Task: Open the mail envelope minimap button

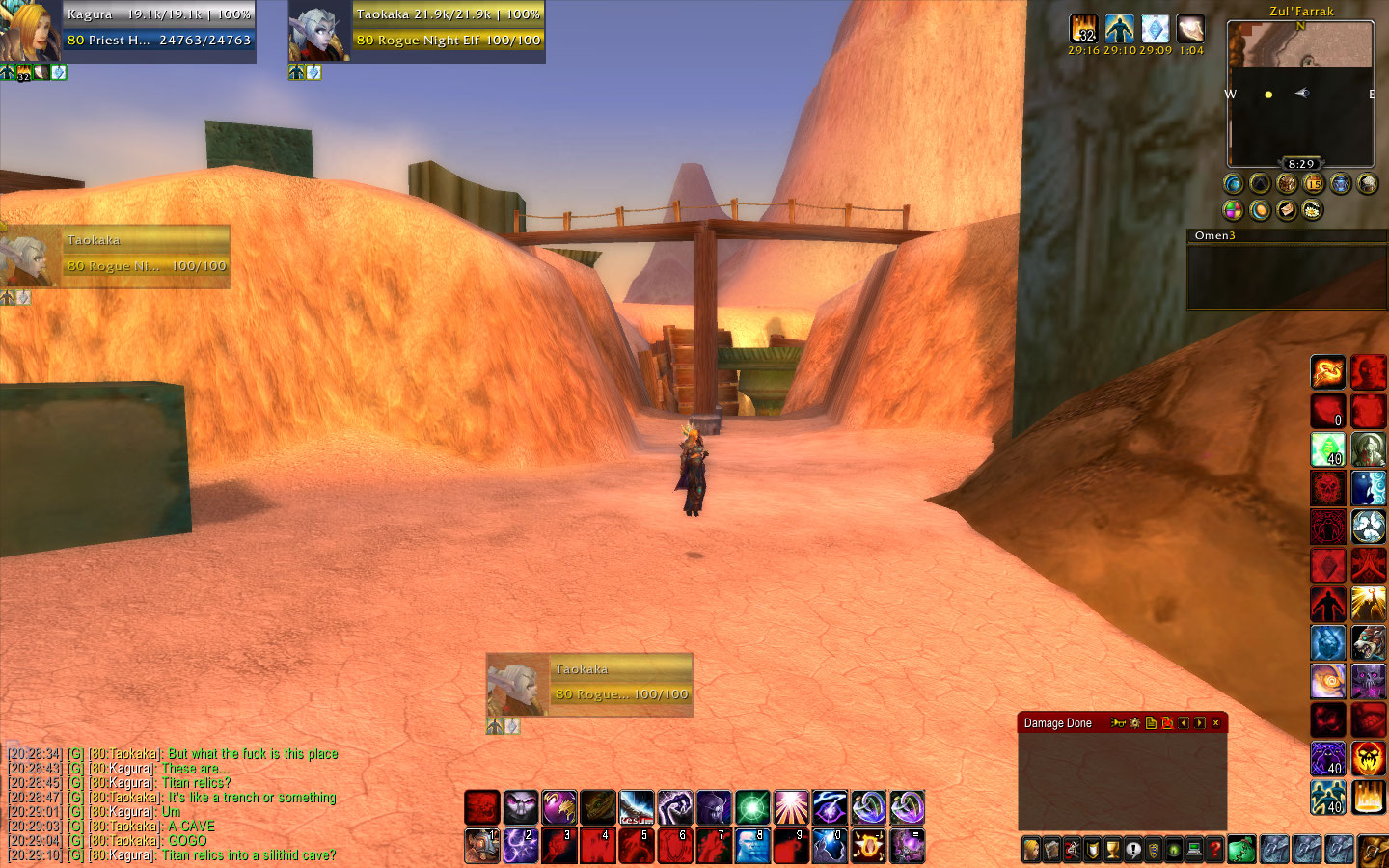Action: click(1286, 209)
